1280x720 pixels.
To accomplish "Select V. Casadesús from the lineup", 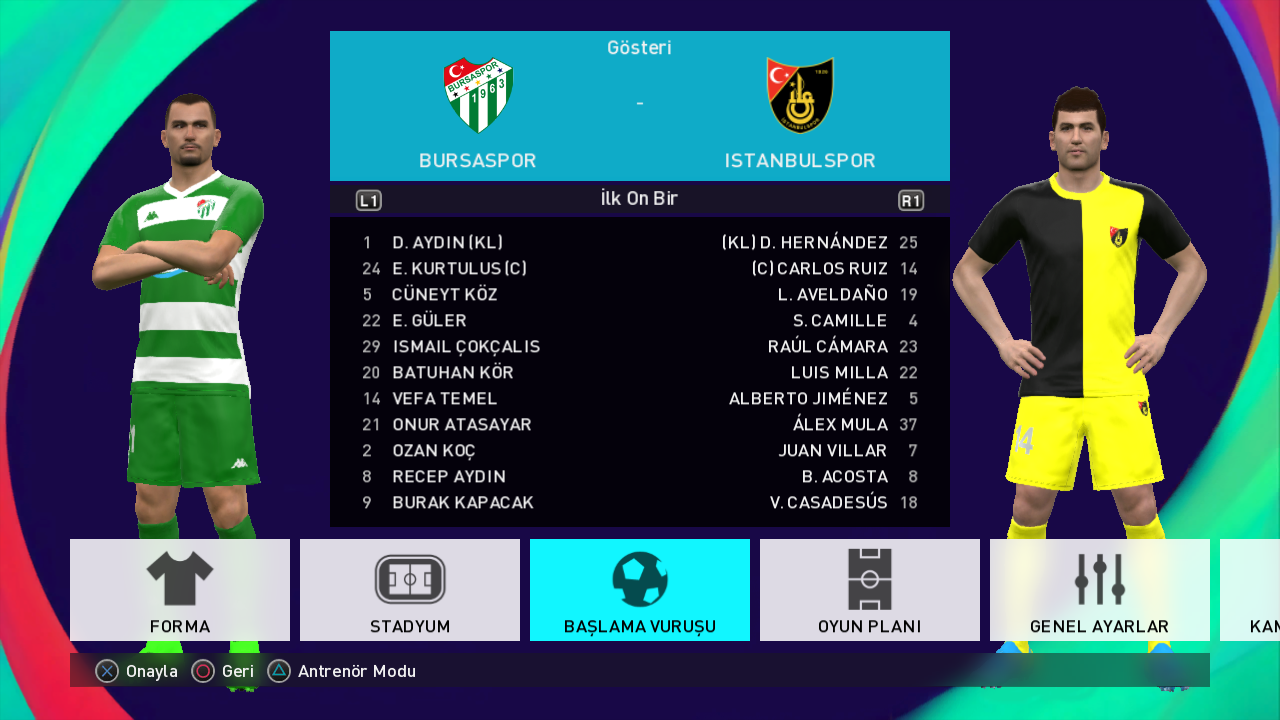I will tap(829, 503).
